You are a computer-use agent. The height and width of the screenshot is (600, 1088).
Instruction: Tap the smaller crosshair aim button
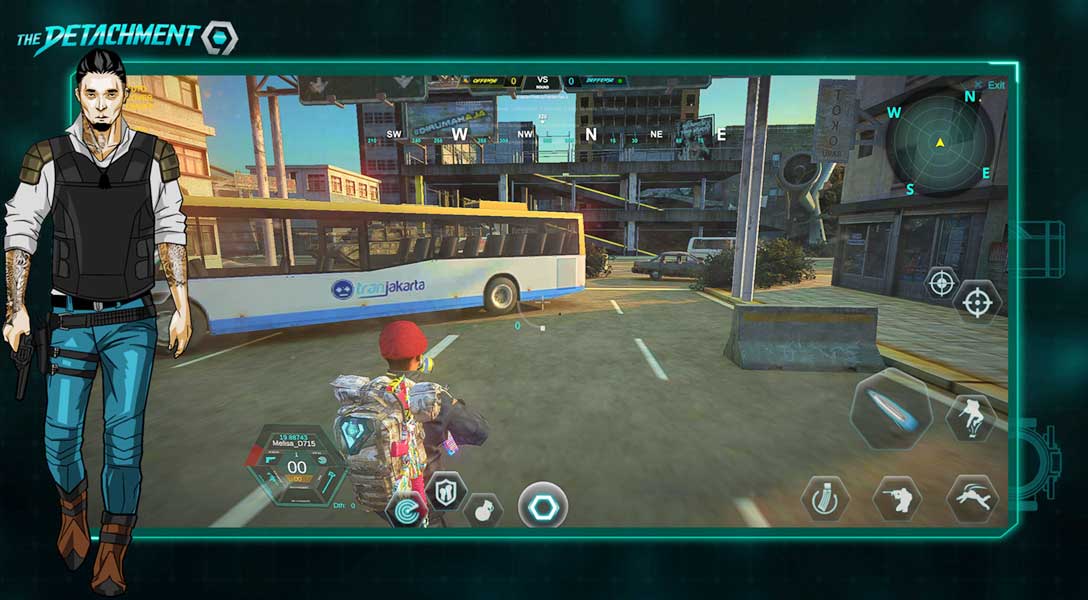pos(941,283)
